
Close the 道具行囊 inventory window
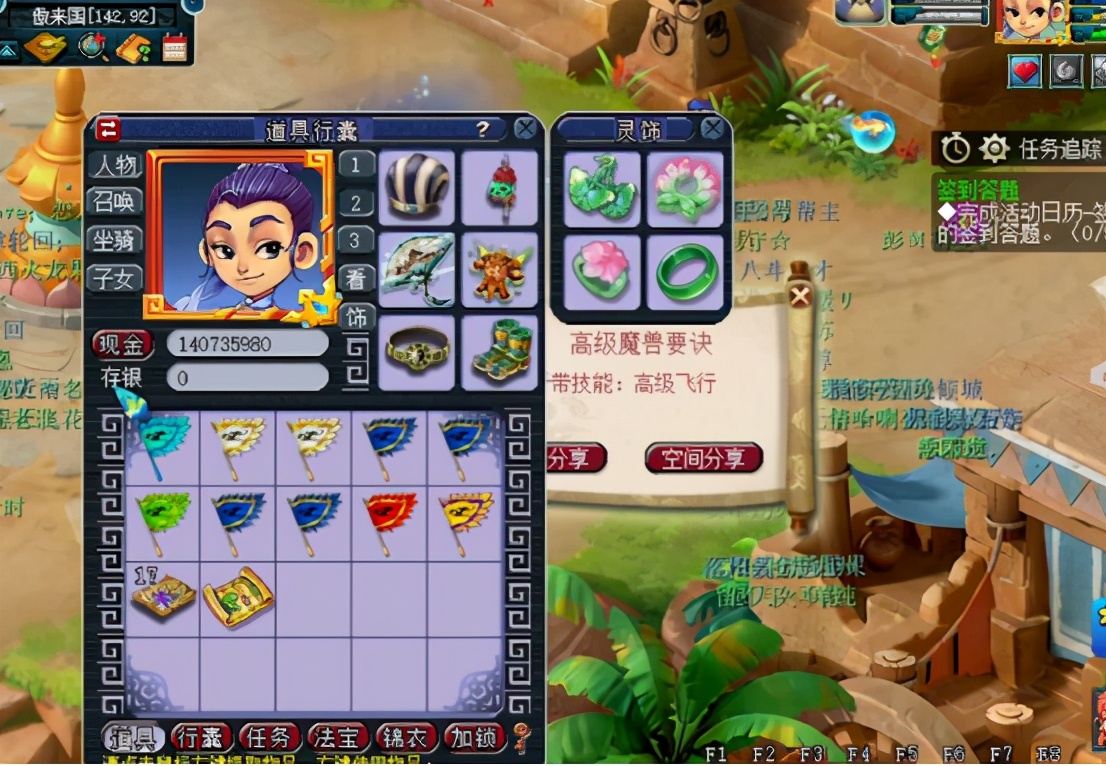click(x=525, y=129)
